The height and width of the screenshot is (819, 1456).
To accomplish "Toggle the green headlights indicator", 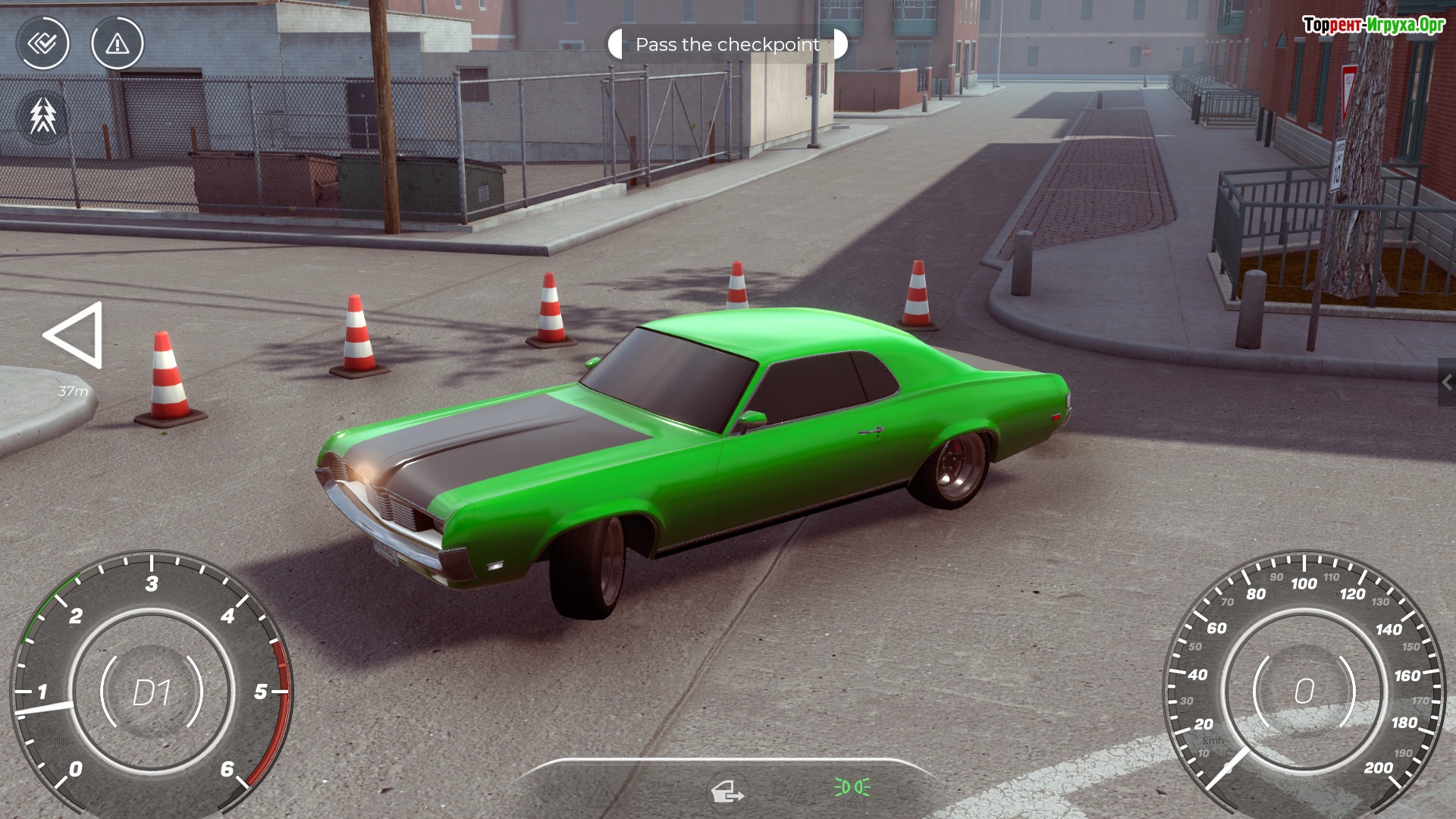I will coord(852,788).
